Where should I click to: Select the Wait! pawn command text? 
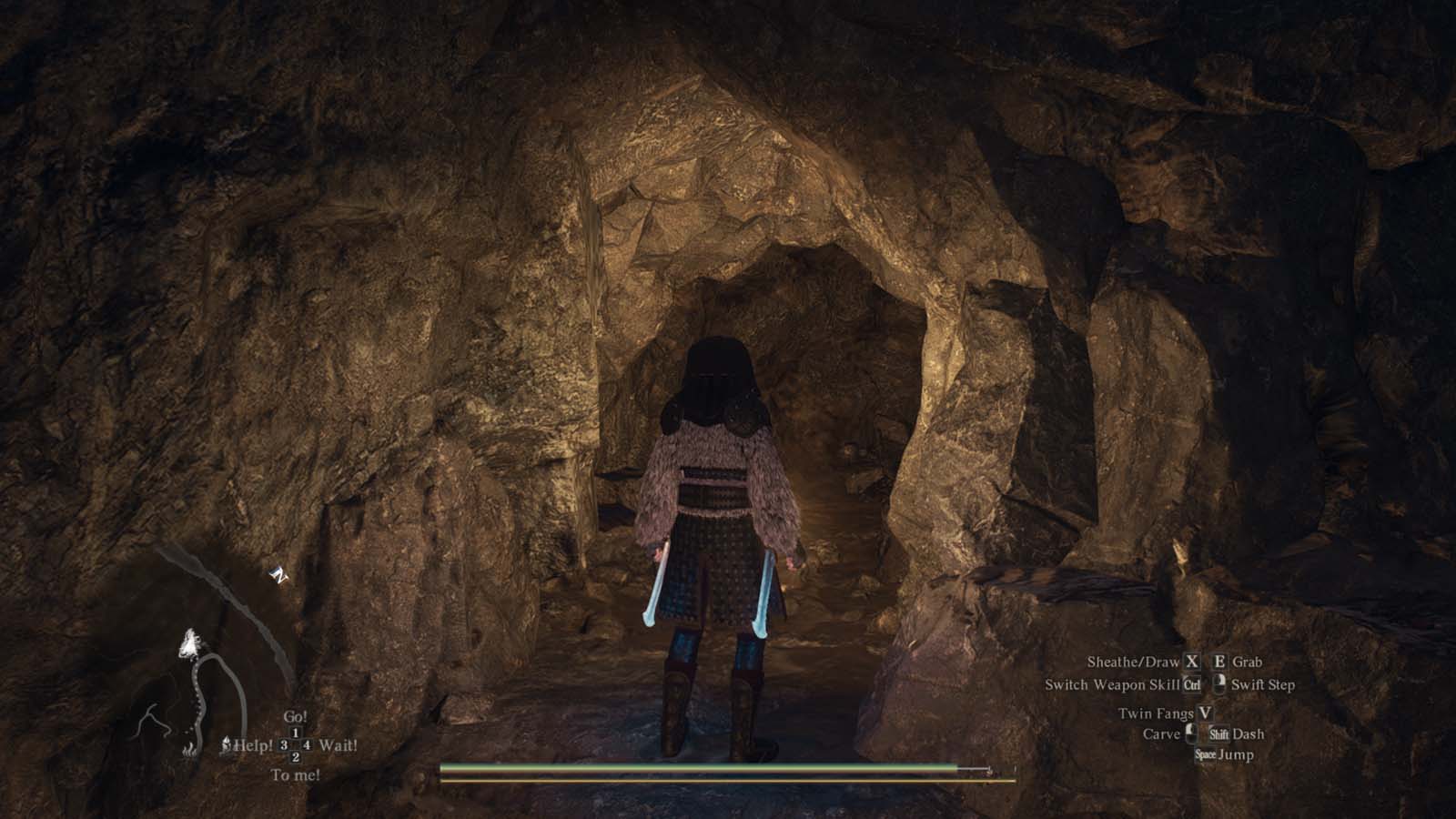click(x=339, y=745)
